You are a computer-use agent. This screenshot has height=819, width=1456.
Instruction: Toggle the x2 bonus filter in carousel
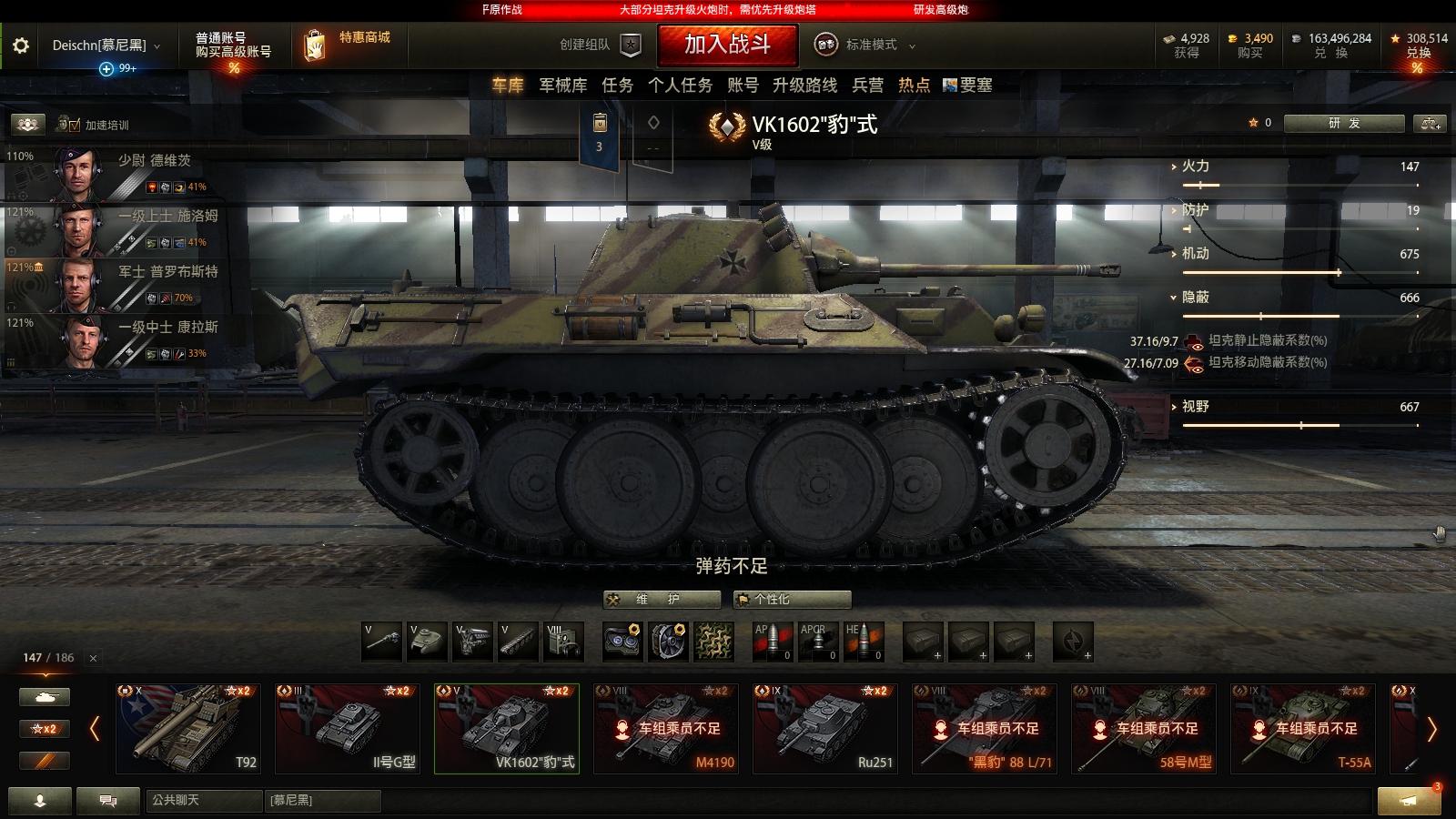coord(45,728)
